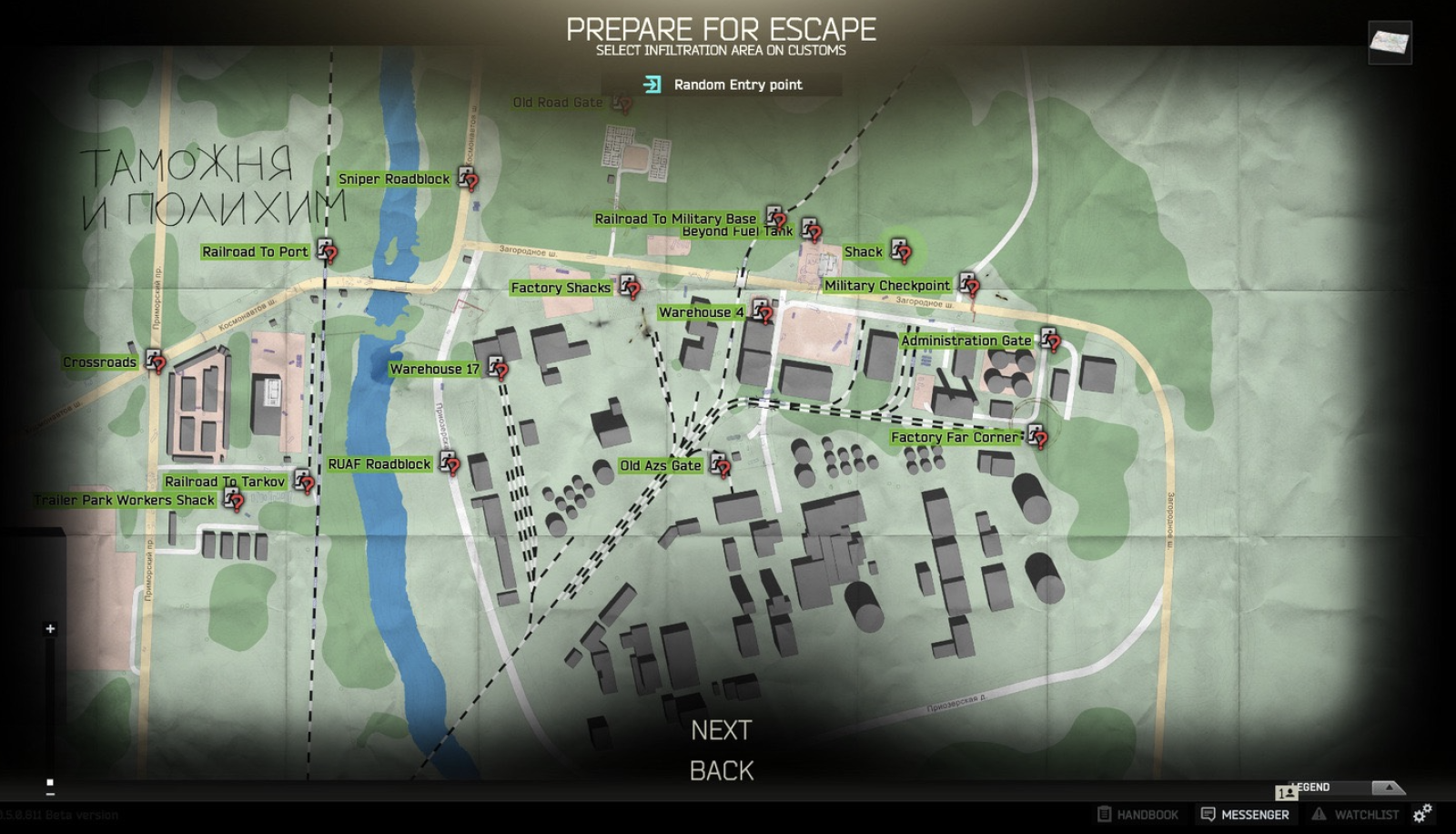Select the Shack entry point icon
Screen dimensions: 1456x834
(900, 251)
